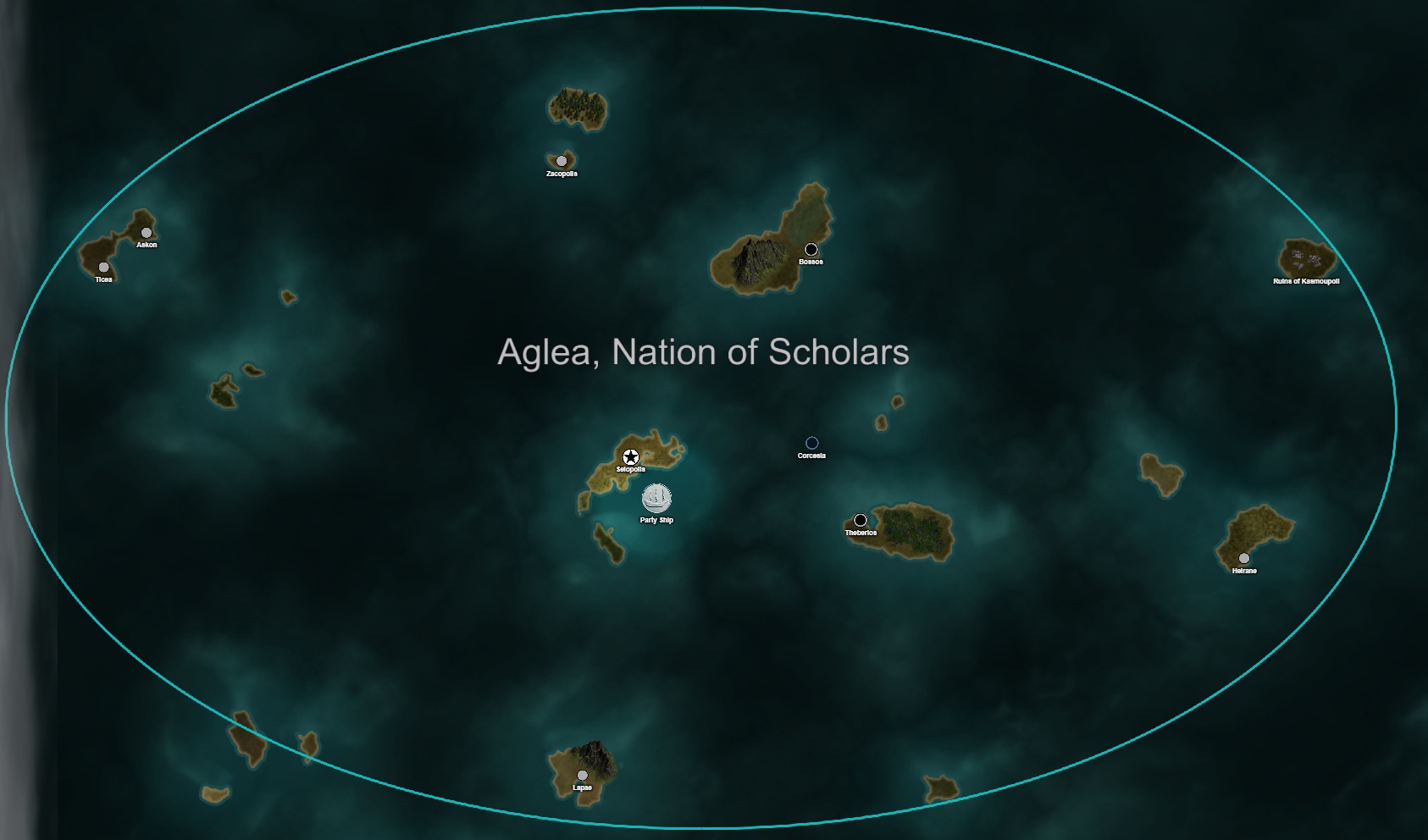
Task: Select the Ruins of Kasmoupoli label
Action: click(x=1306, y=281)
